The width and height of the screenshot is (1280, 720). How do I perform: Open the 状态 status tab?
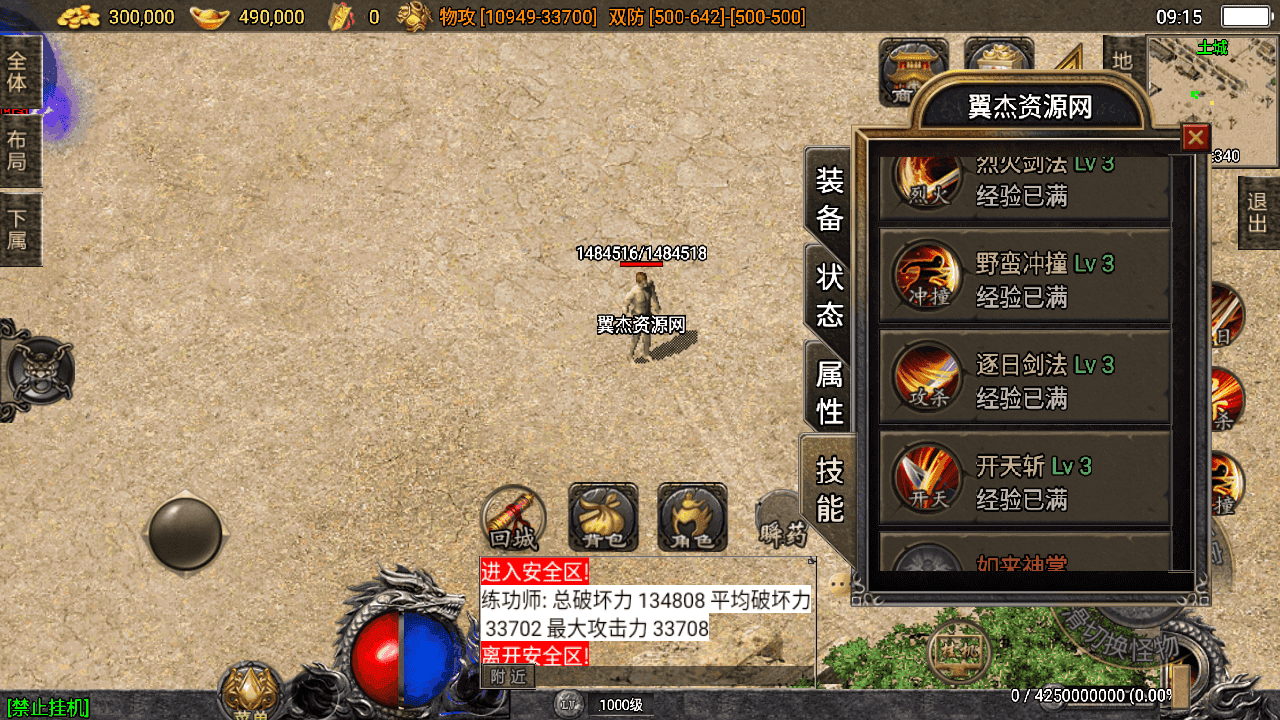point(830,296)
